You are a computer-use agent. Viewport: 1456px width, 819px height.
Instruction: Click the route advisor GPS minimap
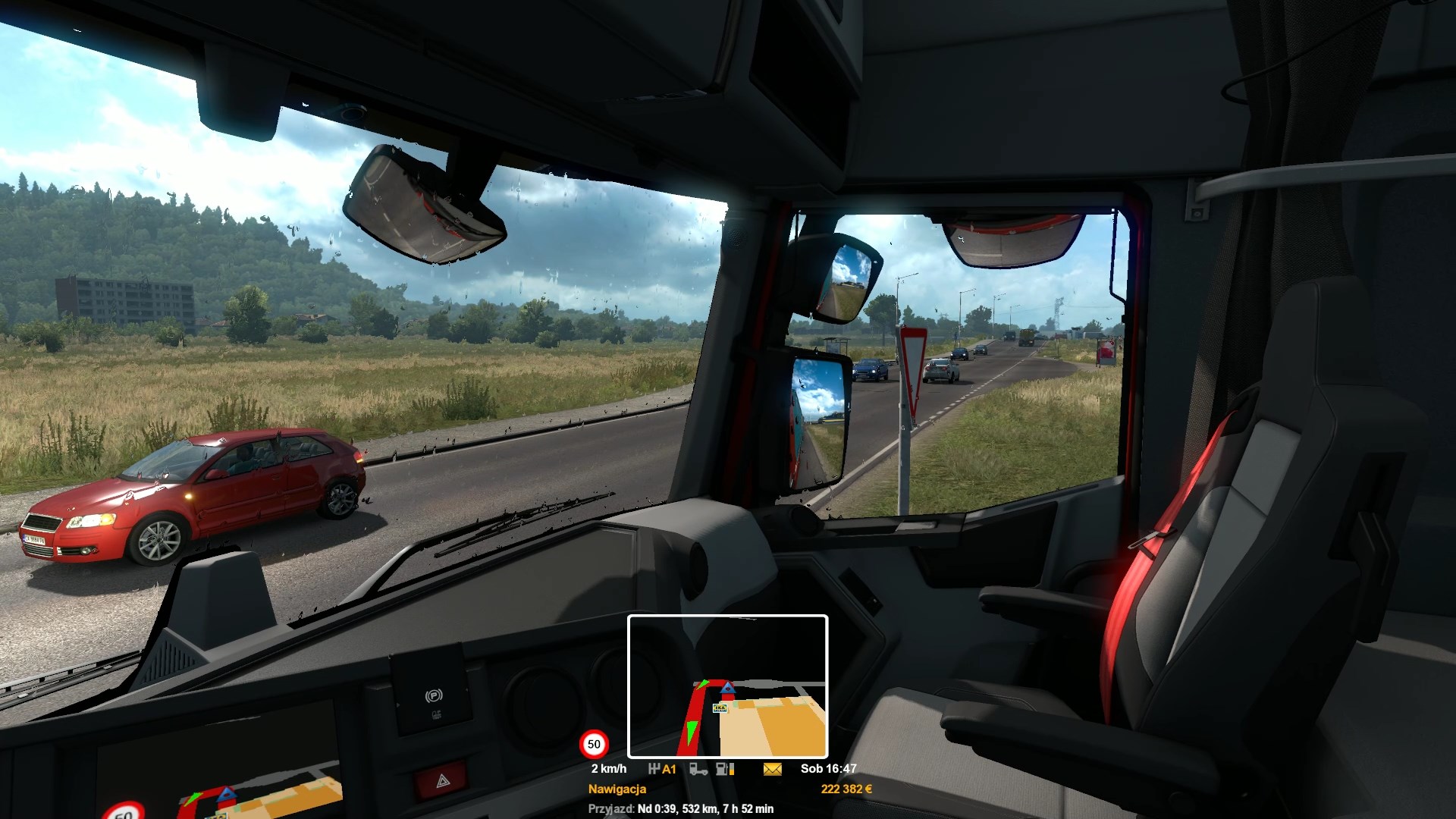(727, 686)
